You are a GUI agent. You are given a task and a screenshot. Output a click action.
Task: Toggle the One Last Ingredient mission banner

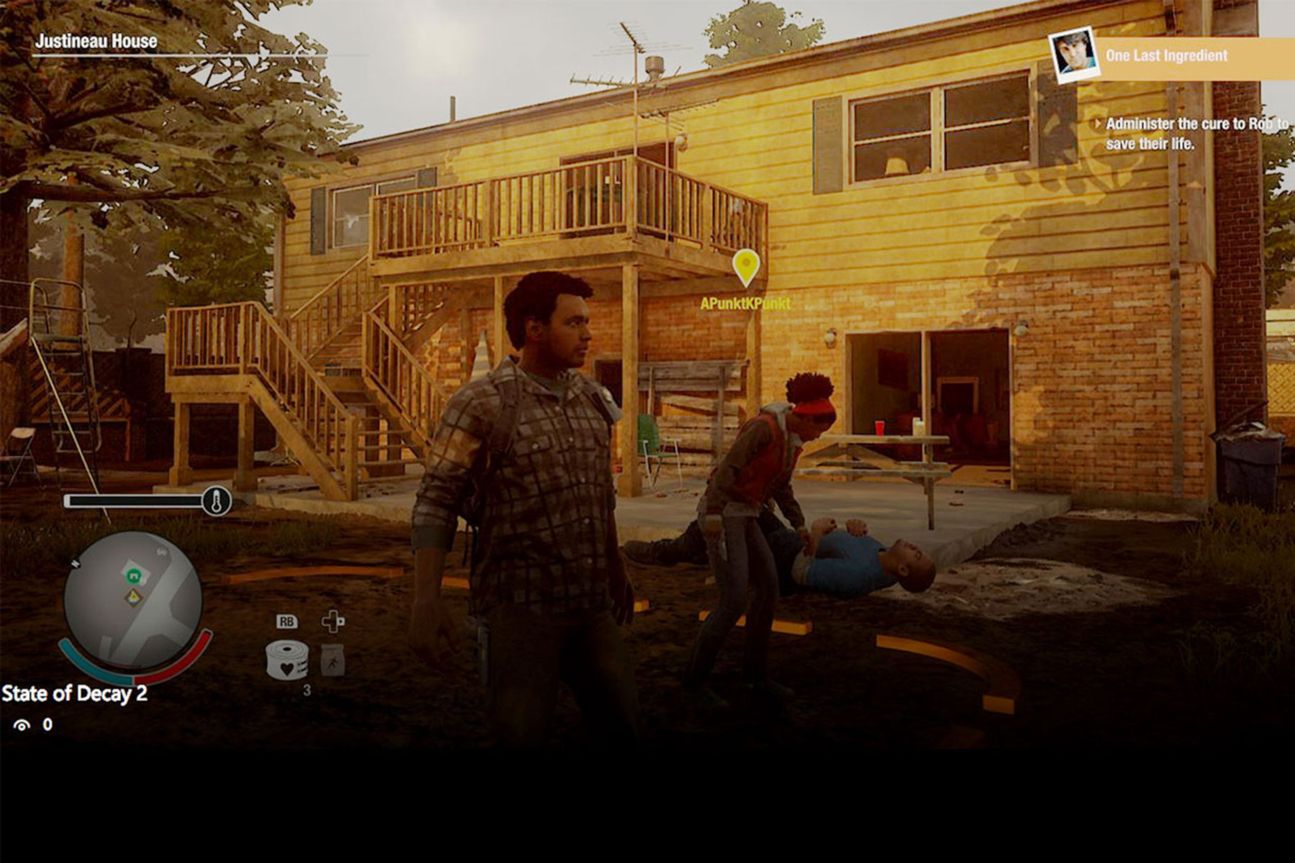pyautogui.click(x=1168, y=56)
